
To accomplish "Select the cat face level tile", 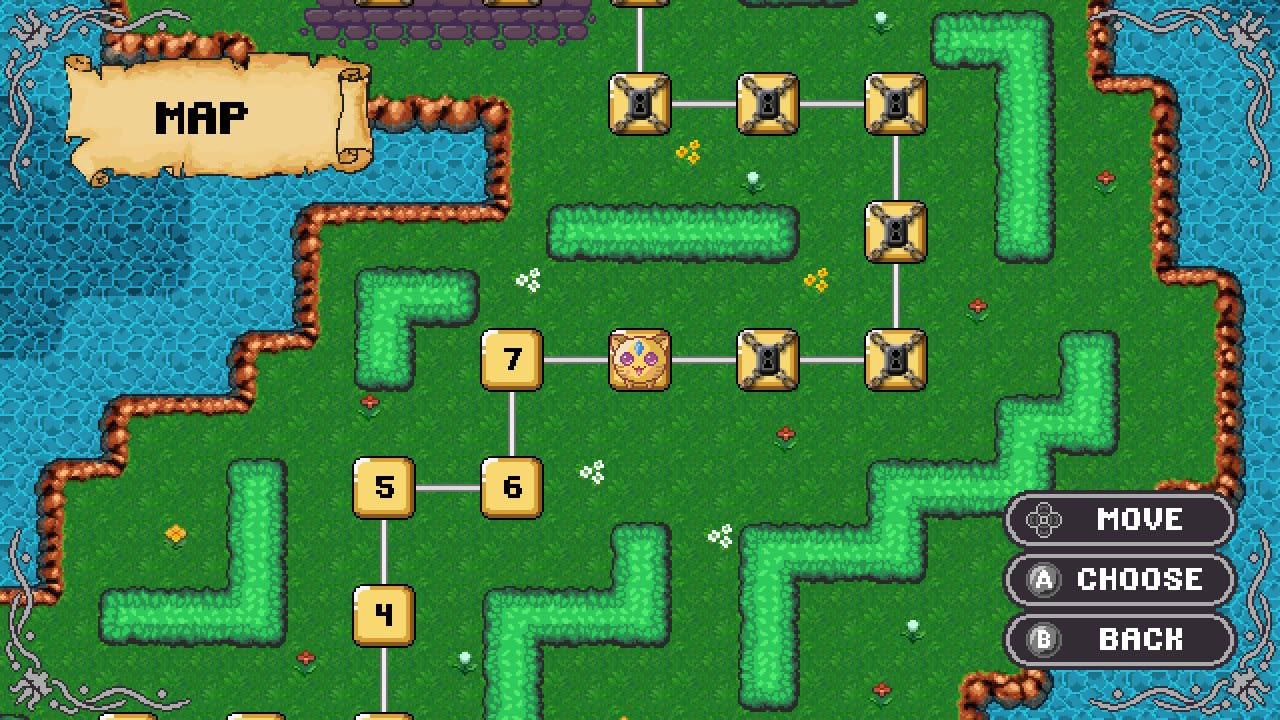I will [x=641, y=361].
